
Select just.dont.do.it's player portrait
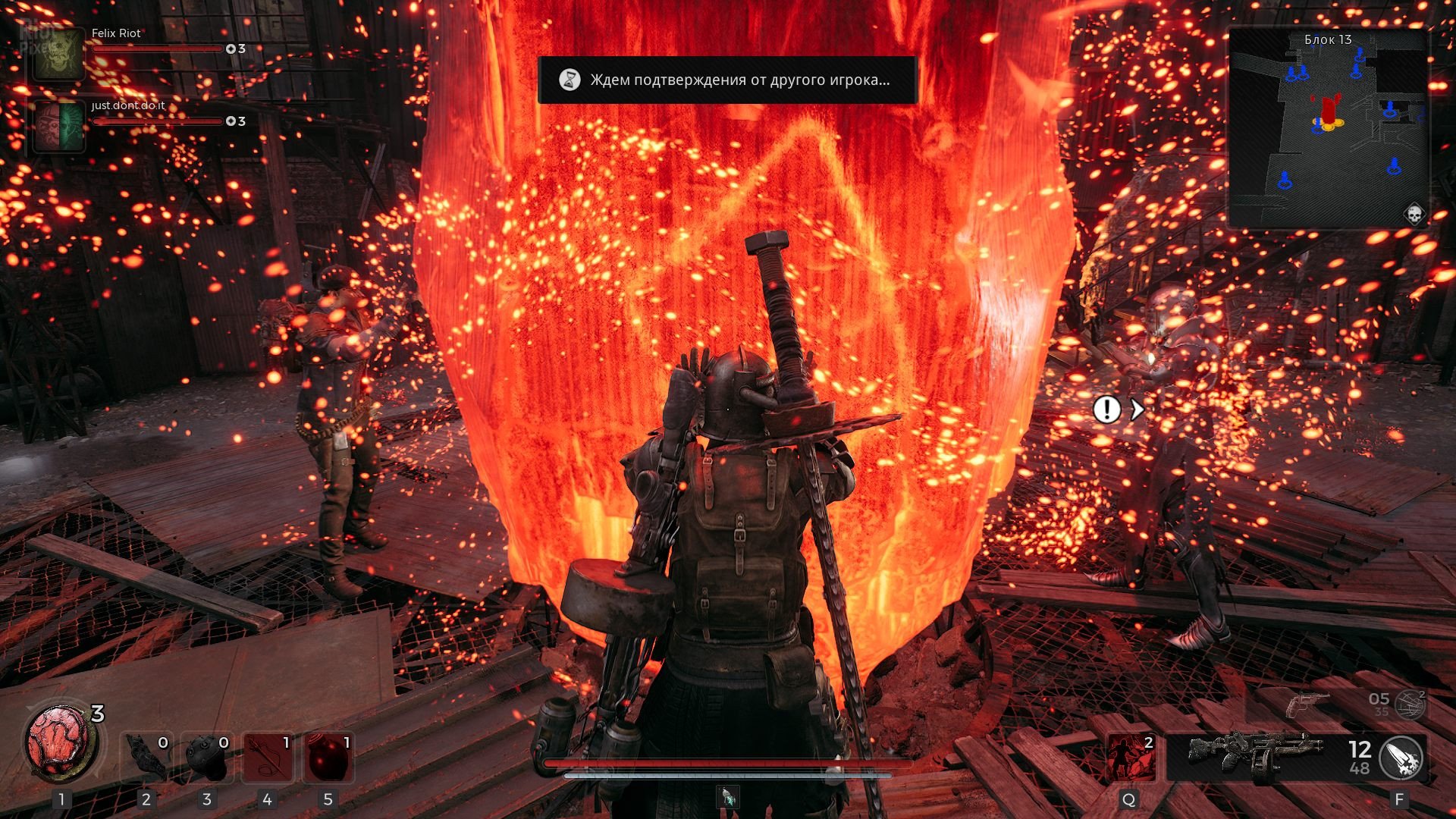click(x=58, y=126)
